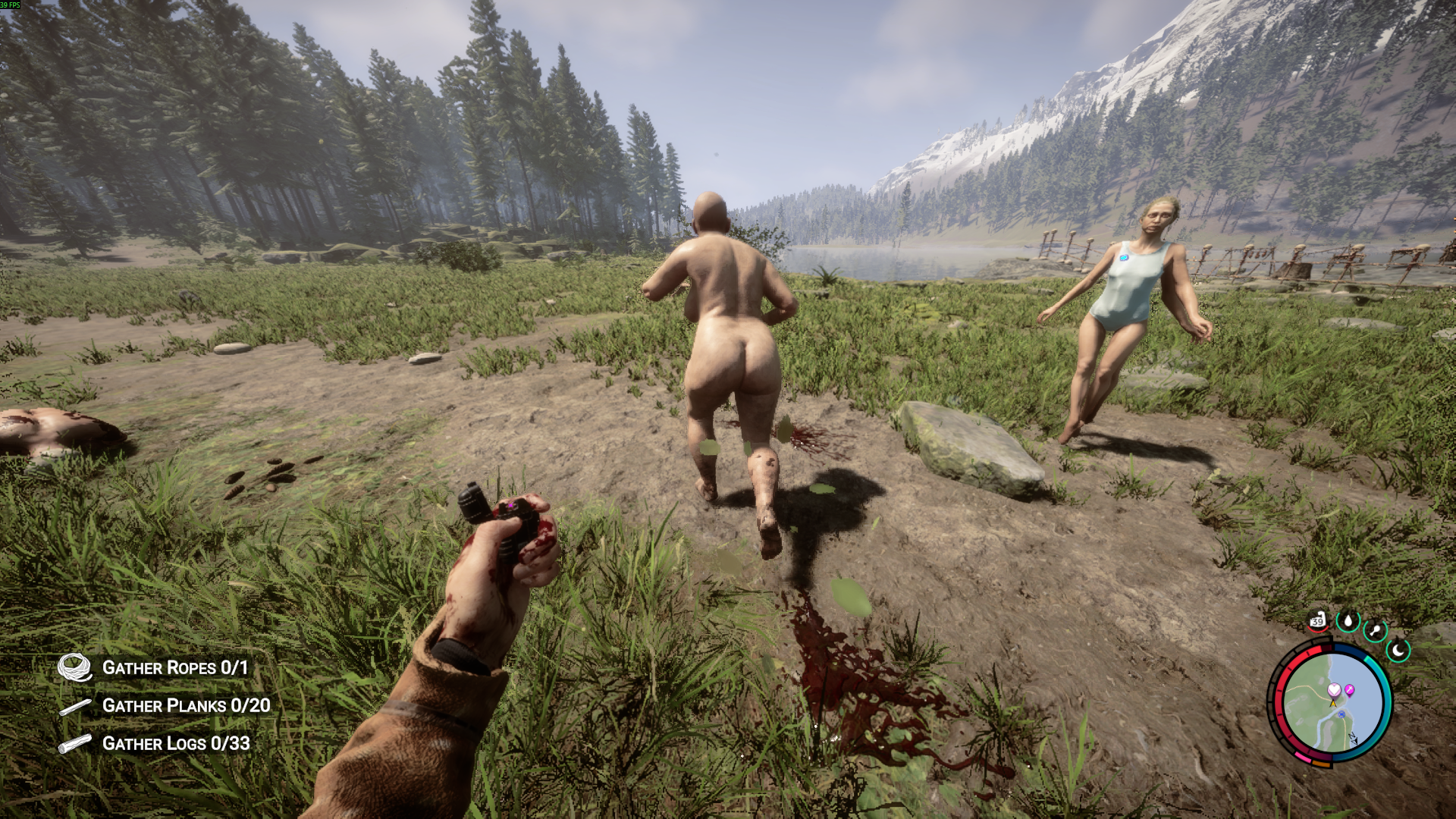Viewport: 1456px width, 819px height.
Task: Click the blue circle marker on minimap
Action: coord(1341,715)
